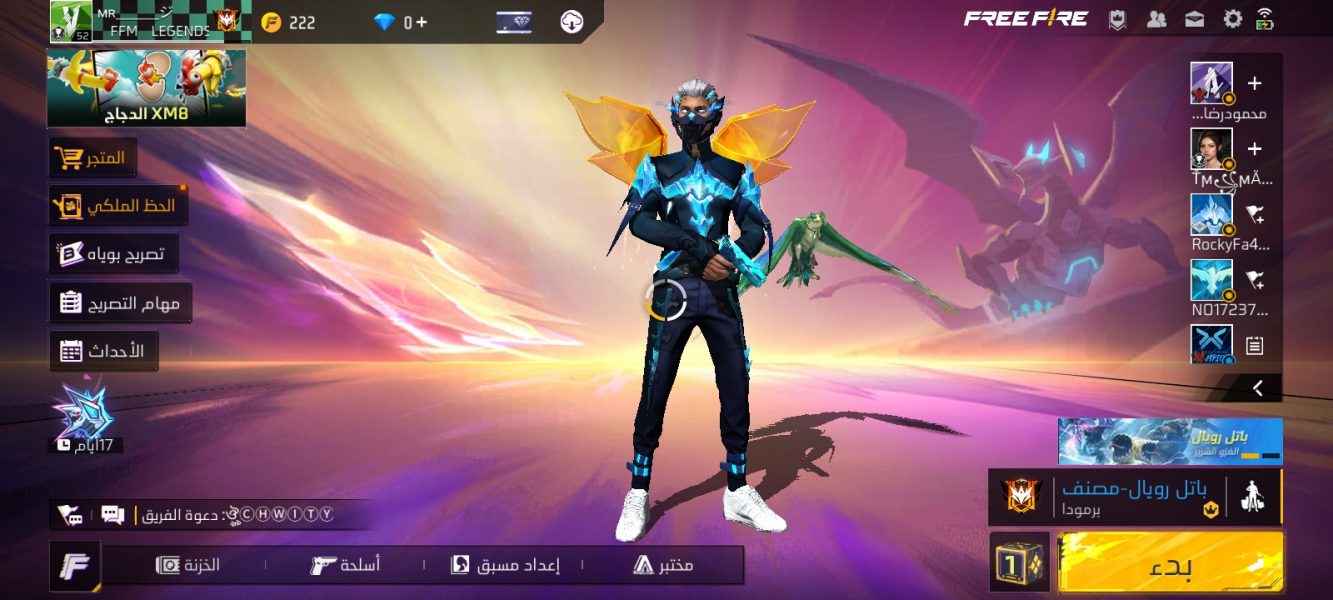
Task: Open the team chat speech bubble
Action: (113, 515)
